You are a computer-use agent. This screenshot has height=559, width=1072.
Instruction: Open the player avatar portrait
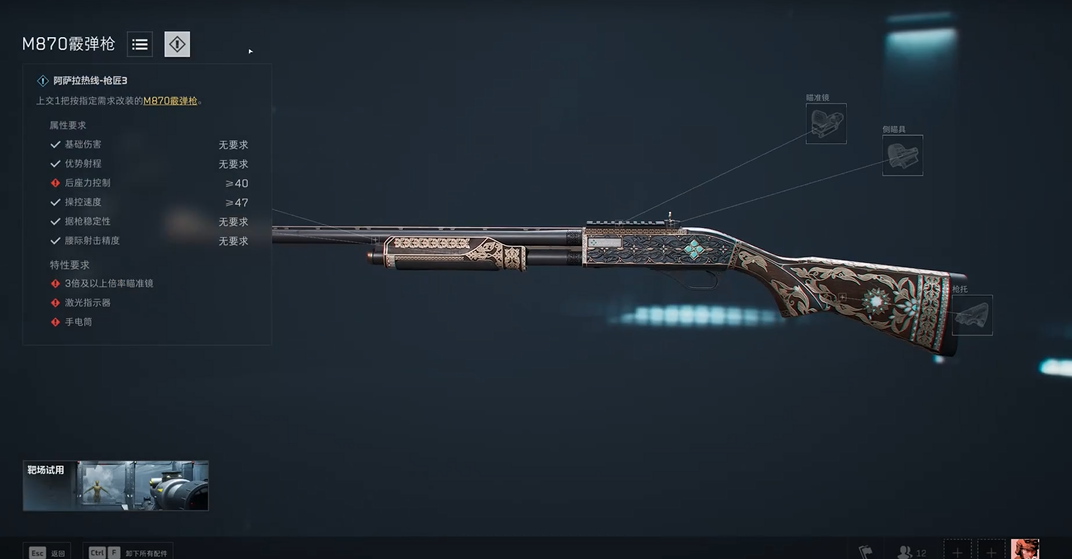pos(1025,549)
